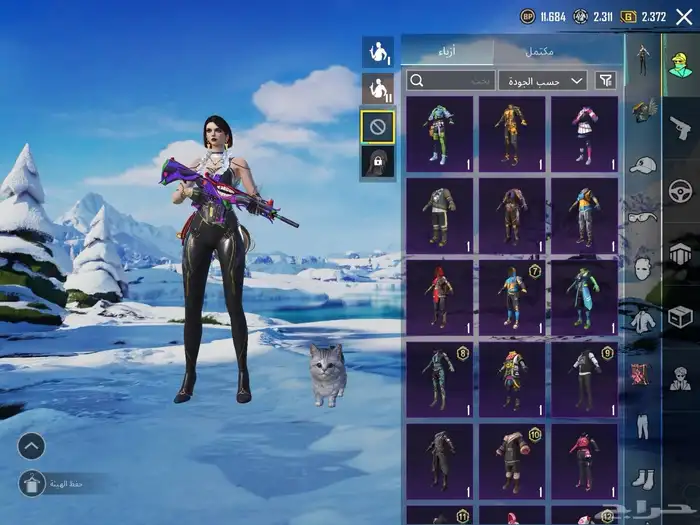Select the glasses category icon
This screenshot has height=525, width=700.
(x=643, y=216)
